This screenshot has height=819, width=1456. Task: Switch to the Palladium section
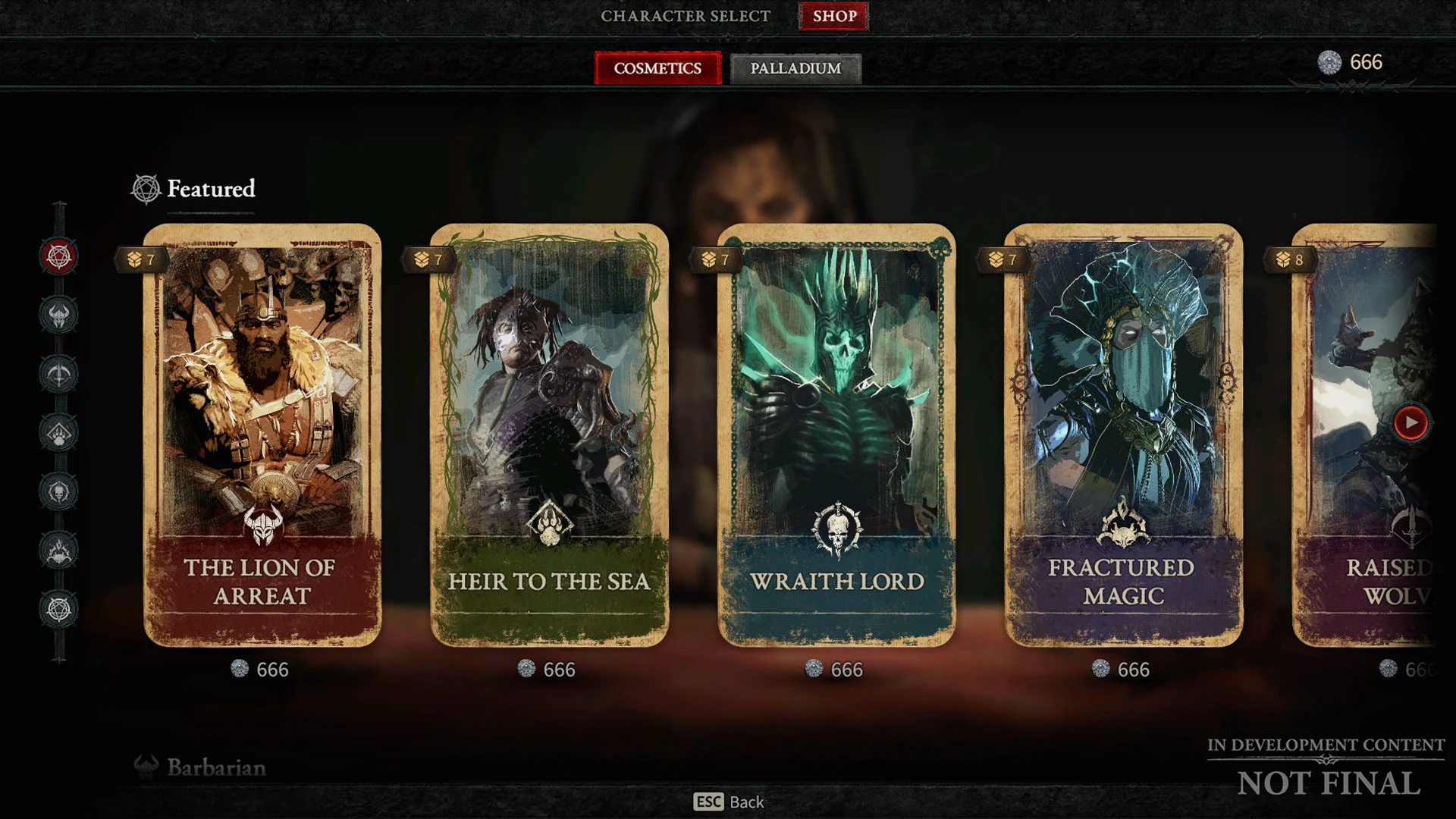click(x=795, y=68)
